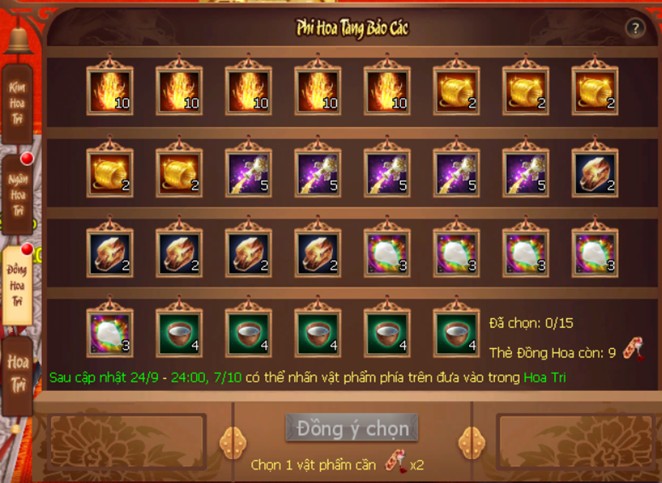662x483 pixels.
Task: Open the question mark help button
Action: click(635, 28)
